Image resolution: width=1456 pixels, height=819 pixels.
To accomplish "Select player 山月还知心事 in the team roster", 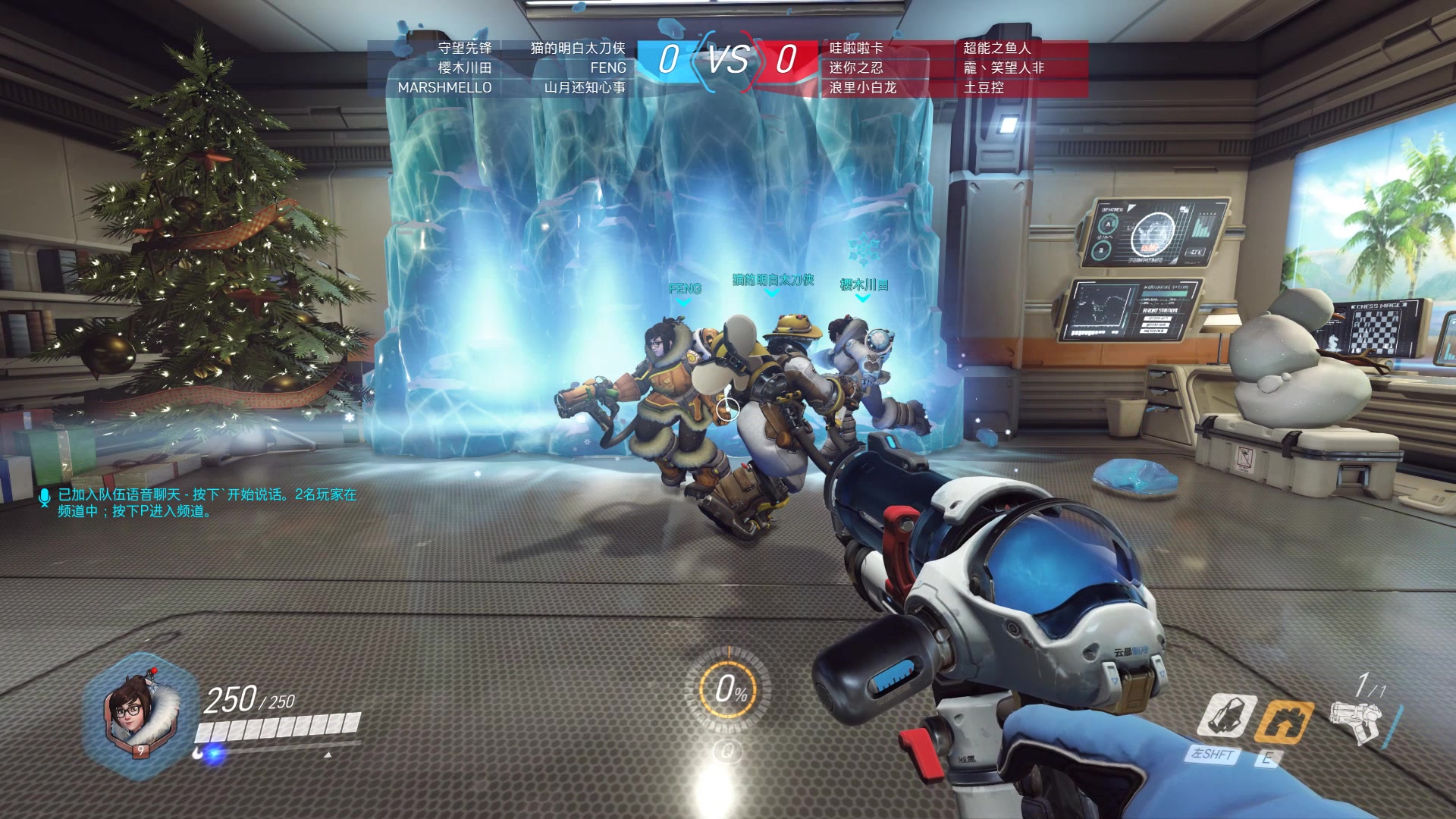I will coord(585,87).
